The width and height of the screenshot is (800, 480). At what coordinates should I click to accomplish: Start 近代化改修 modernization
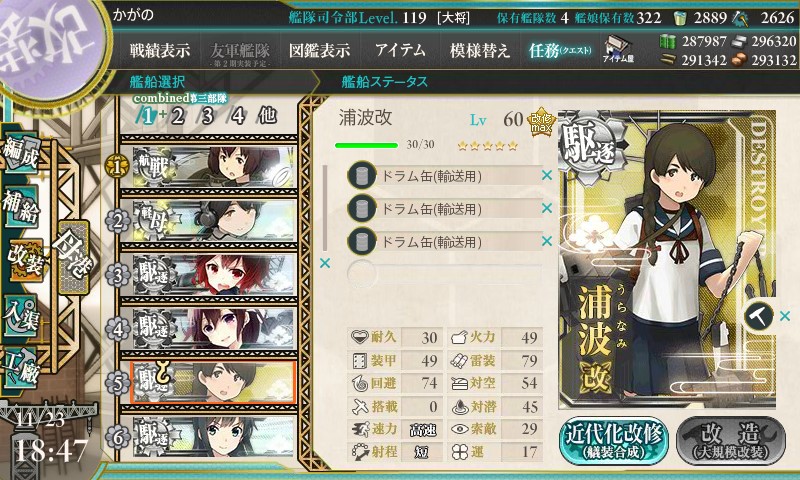tap(613, 439)
